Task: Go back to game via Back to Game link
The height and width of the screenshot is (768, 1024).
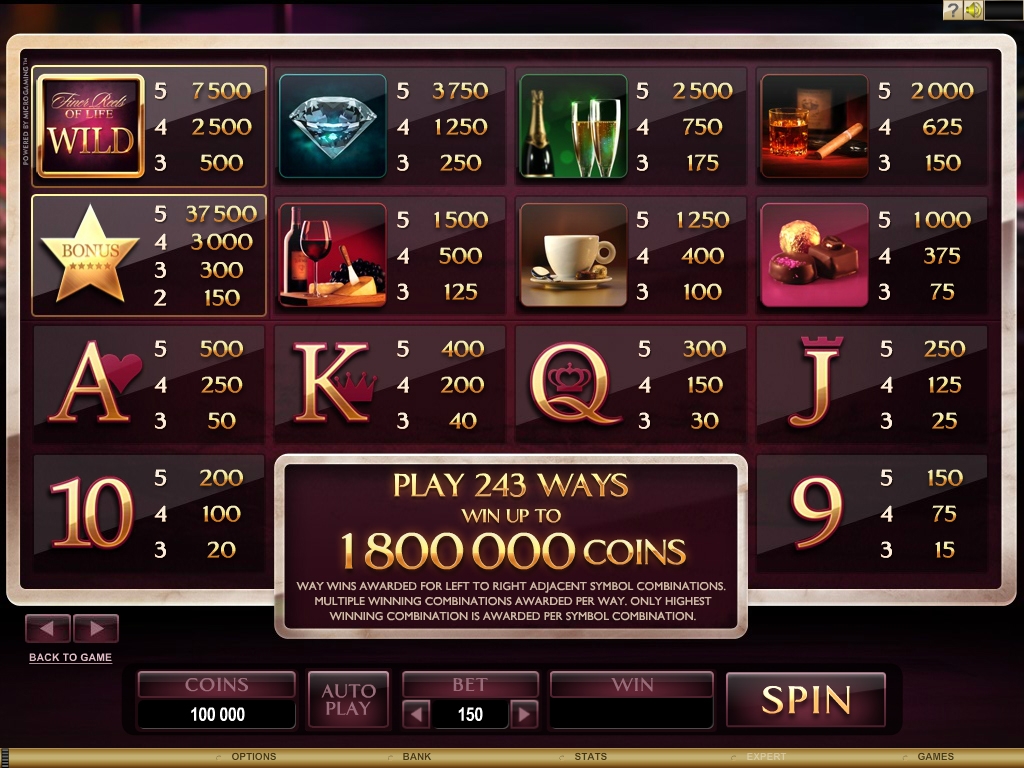Action: click(x=70, y=657)
